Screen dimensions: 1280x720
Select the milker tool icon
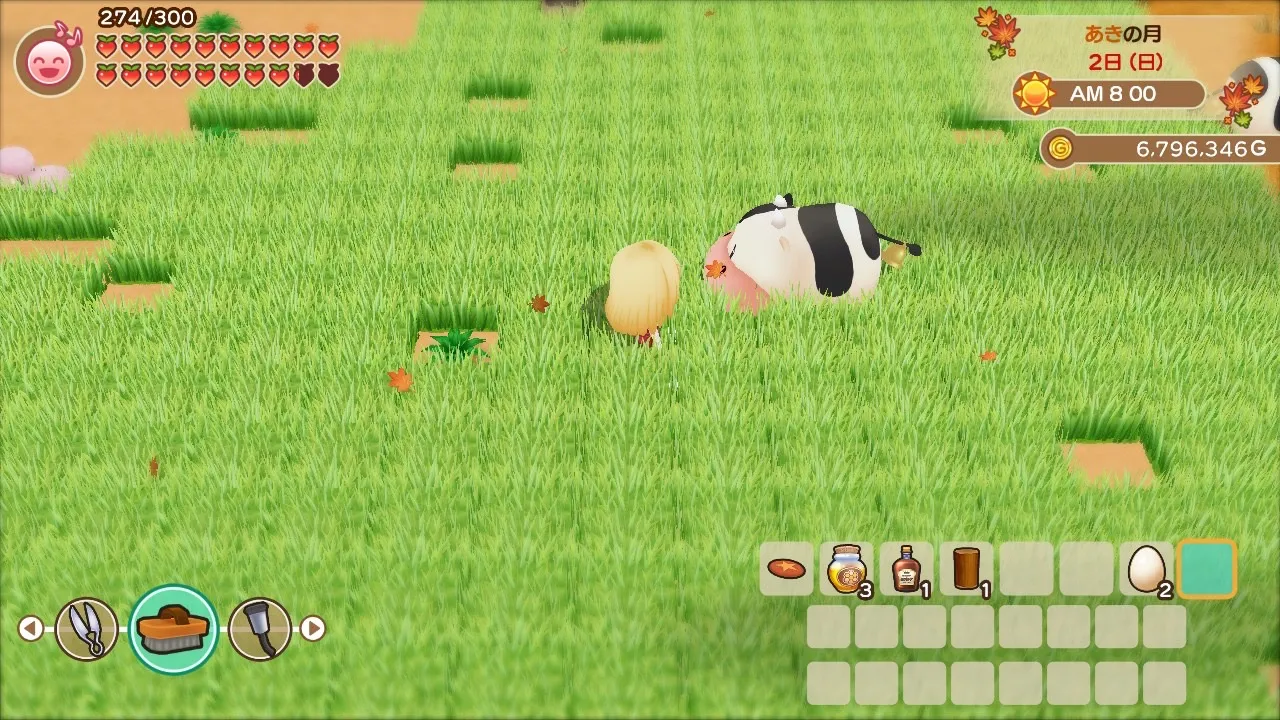260,629
